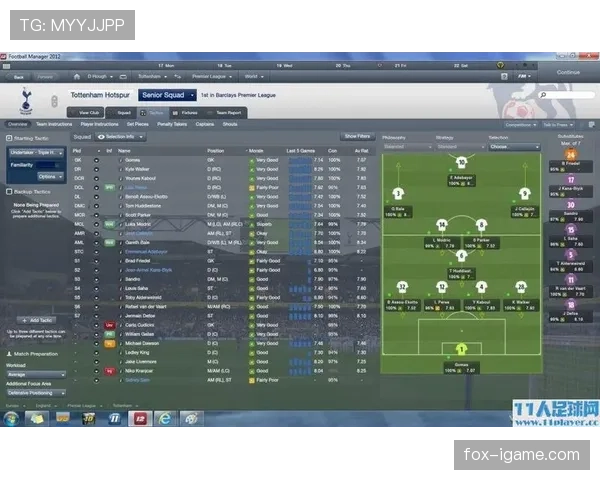Open the Team Report tab

click(x=227, y=113)
